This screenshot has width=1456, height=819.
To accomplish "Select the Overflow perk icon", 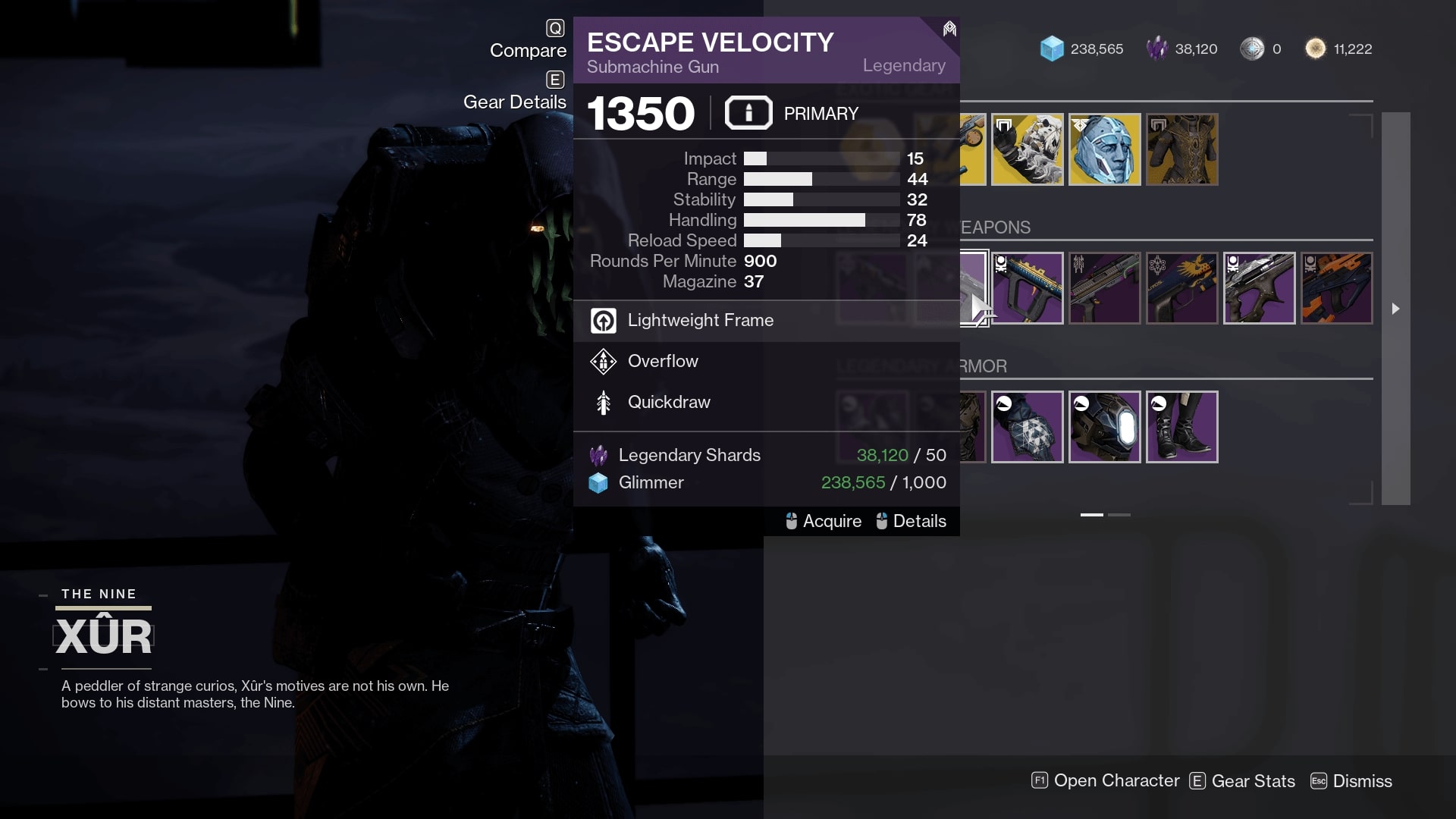I will (603, 362).
